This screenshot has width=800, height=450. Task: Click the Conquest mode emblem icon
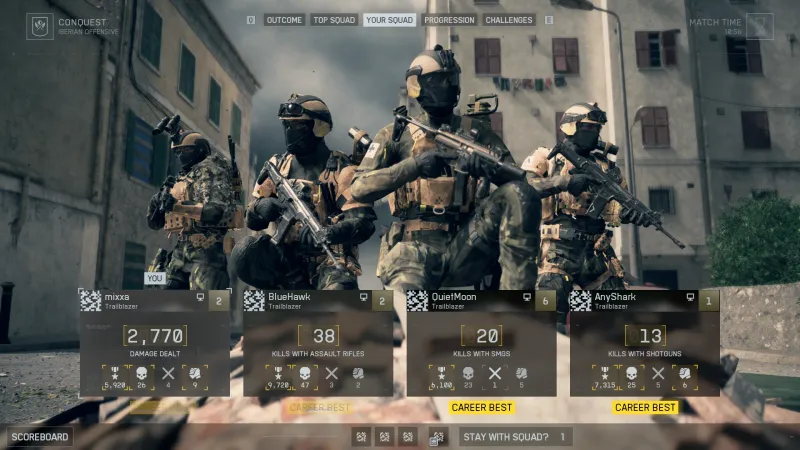(40, 26)
